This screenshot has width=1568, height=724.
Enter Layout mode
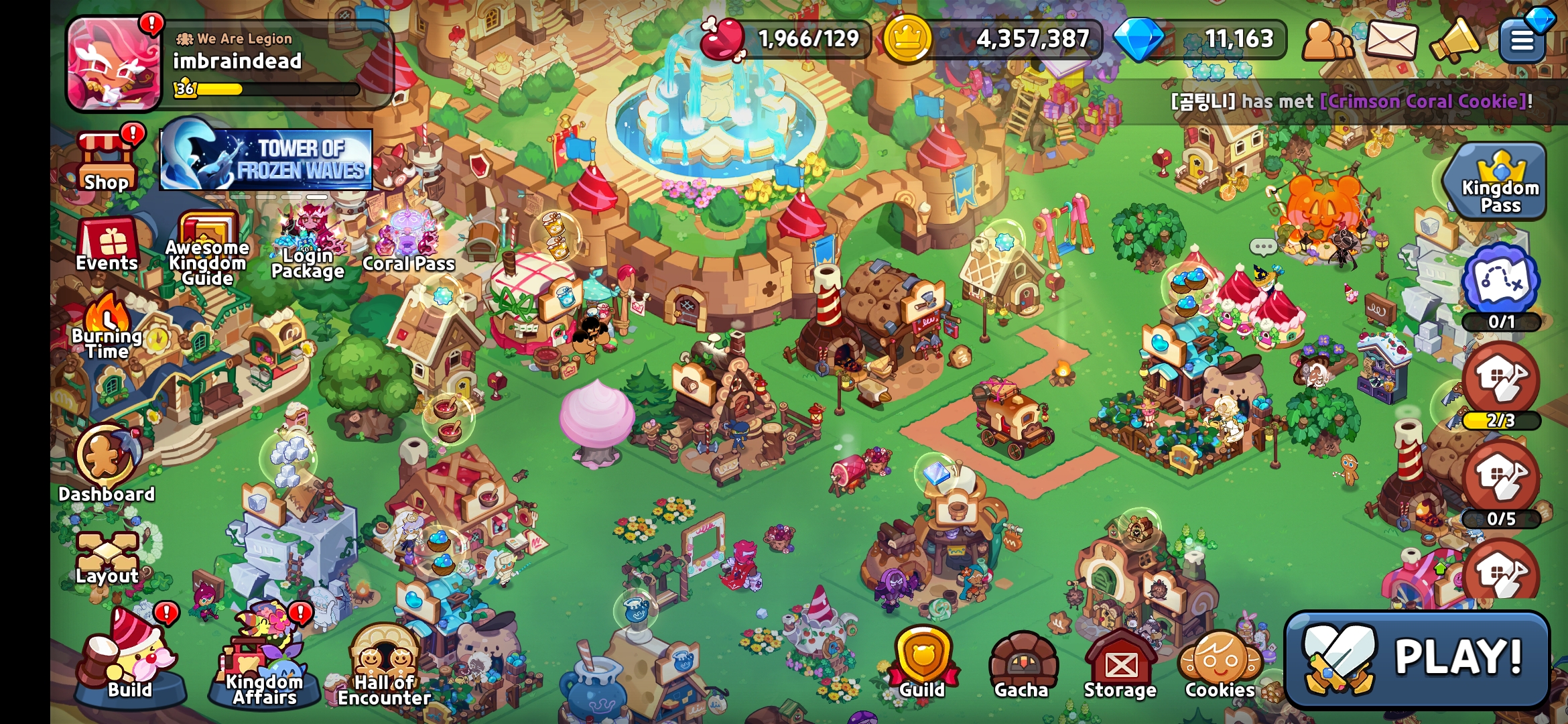(107, 558)
